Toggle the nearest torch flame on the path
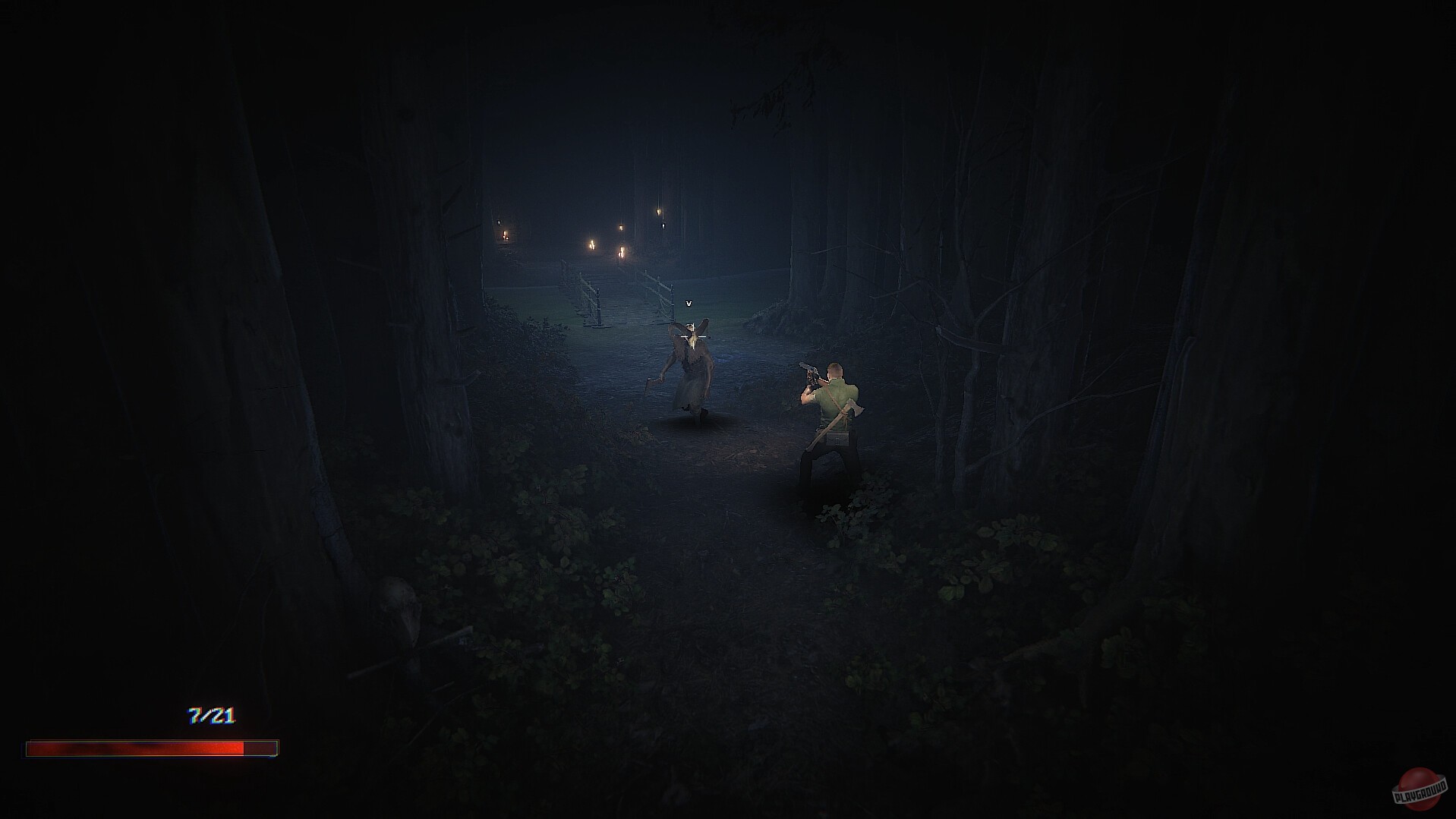 click(622, 252)
